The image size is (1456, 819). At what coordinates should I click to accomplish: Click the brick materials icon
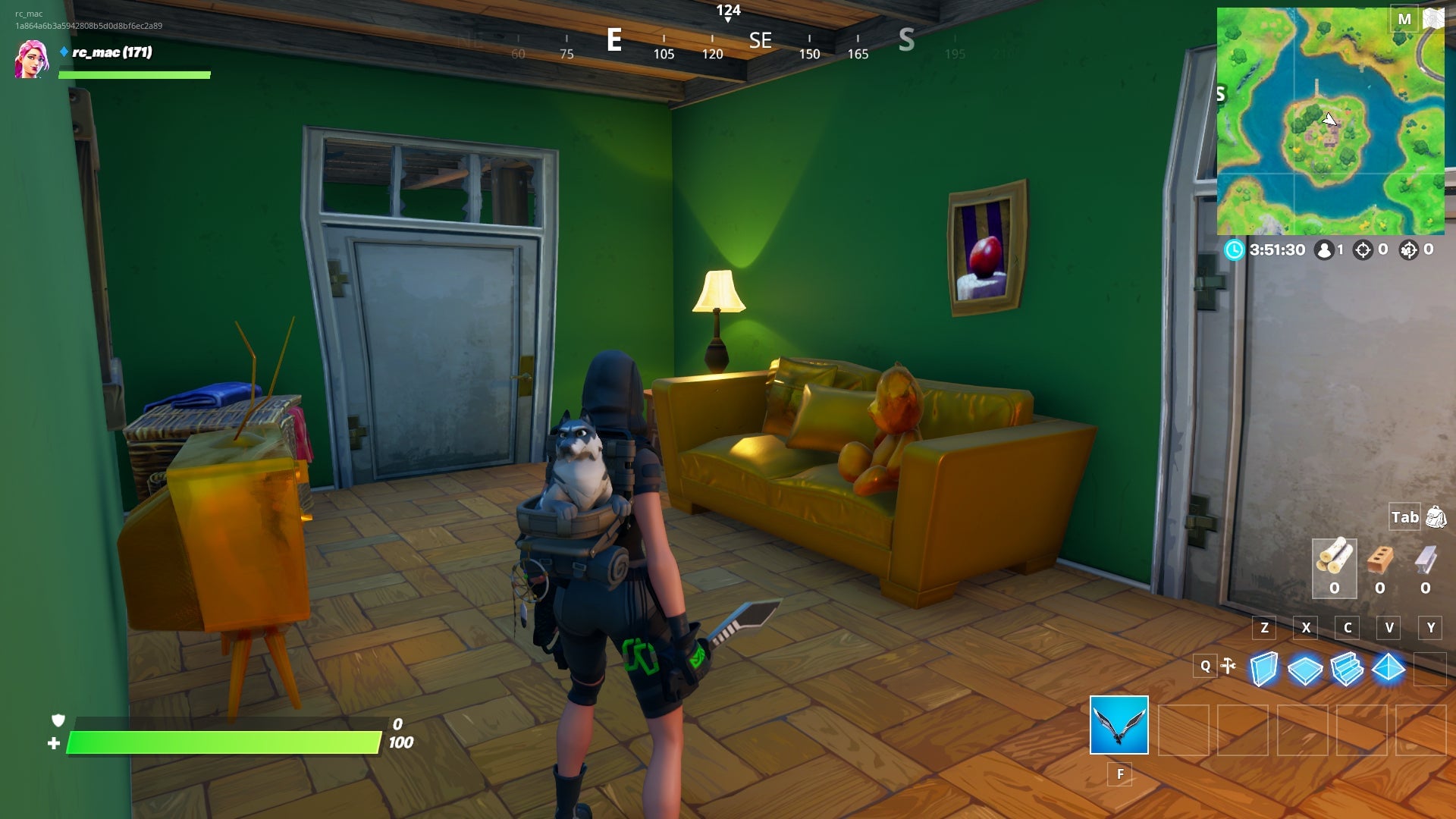(x=1380, y=560)
